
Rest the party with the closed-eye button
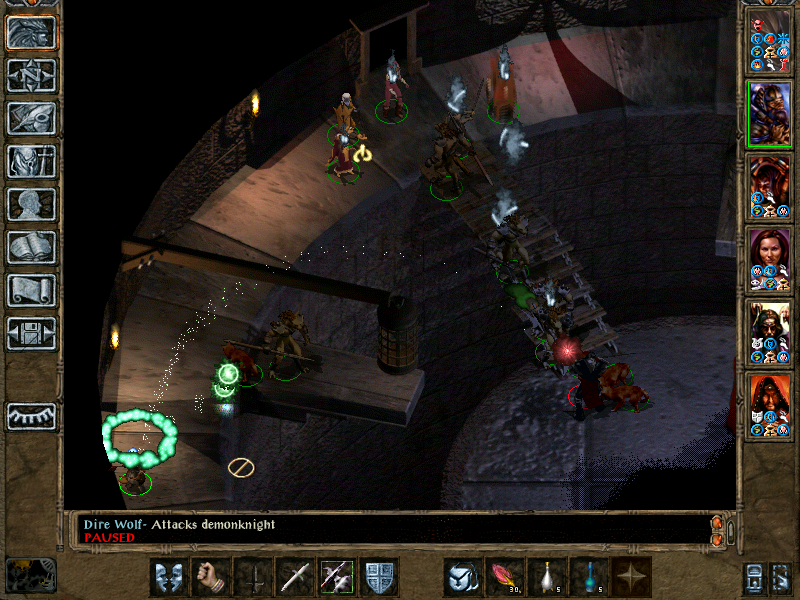pos(32,416)
